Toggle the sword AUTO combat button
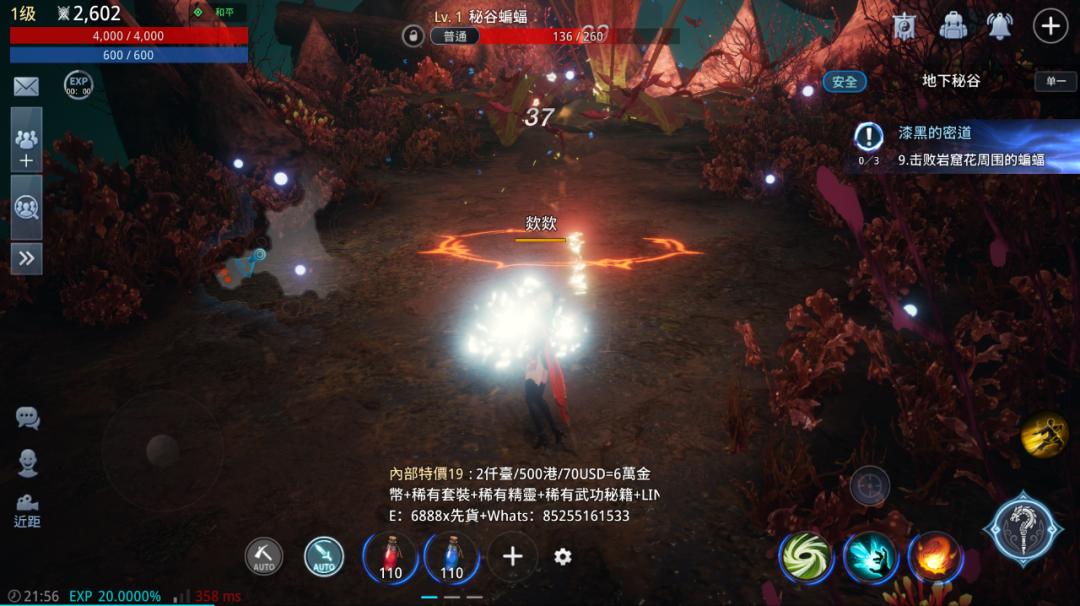This screenshot has height=606, width=1080. pyautogui.click(x=323, y=557)
